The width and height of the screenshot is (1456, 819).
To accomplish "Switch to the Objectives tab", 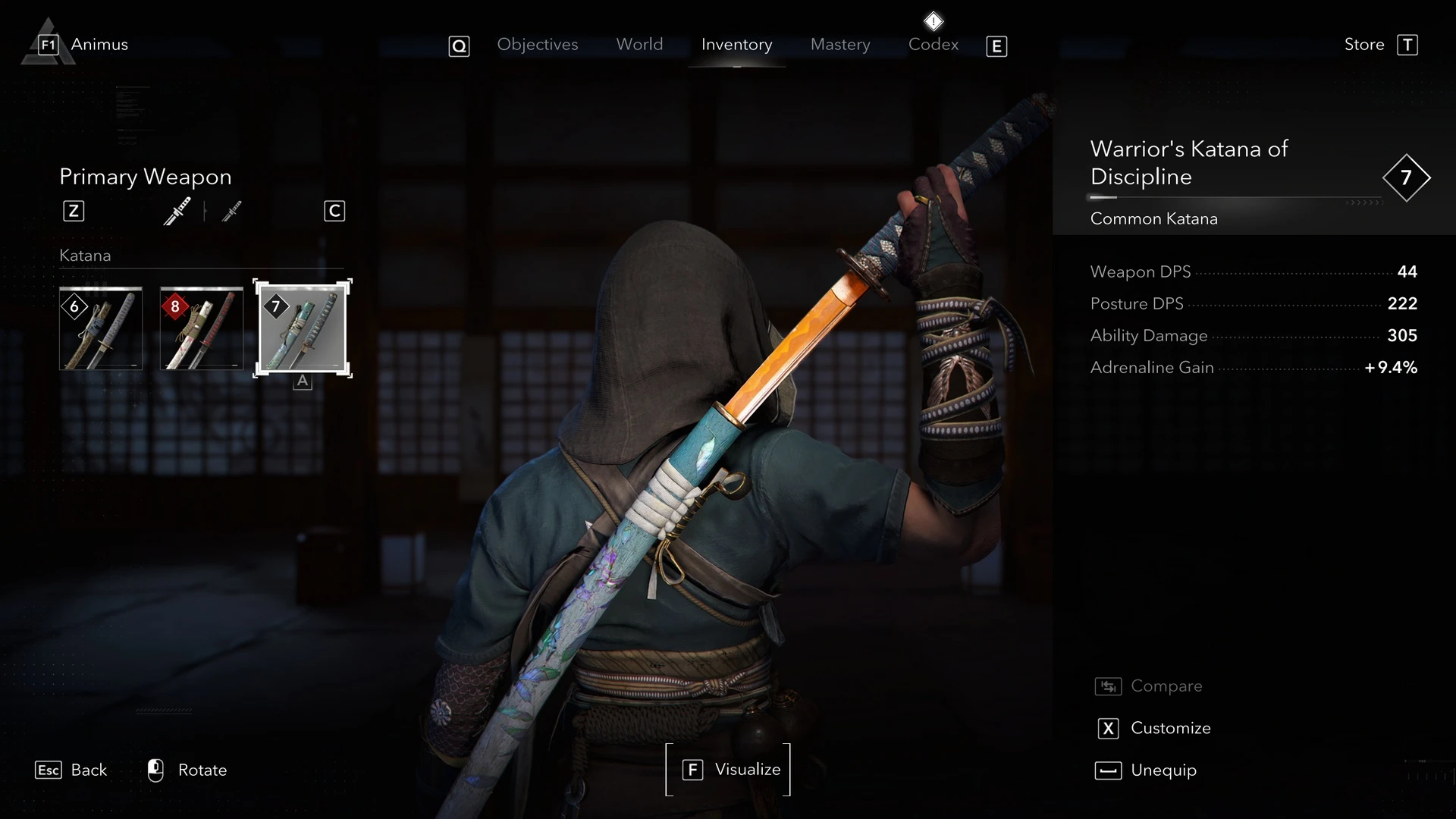I will pos(538,45).
